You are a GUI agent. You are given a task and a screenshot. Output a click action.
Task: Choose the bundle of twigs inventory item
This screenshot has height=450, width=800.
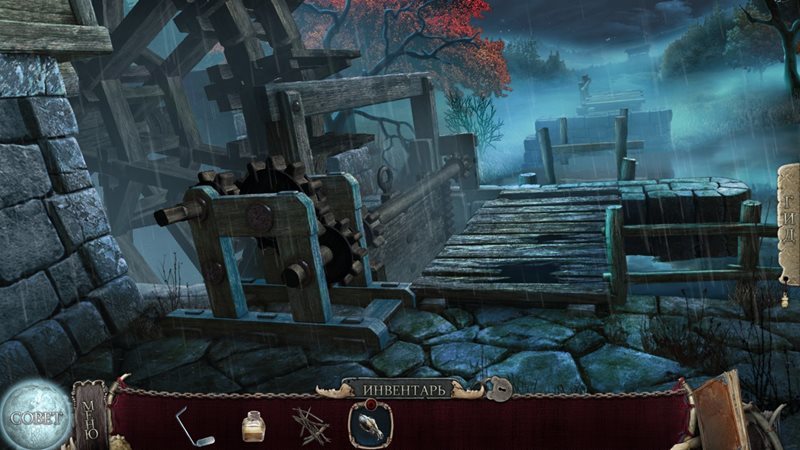pos(310,425)
